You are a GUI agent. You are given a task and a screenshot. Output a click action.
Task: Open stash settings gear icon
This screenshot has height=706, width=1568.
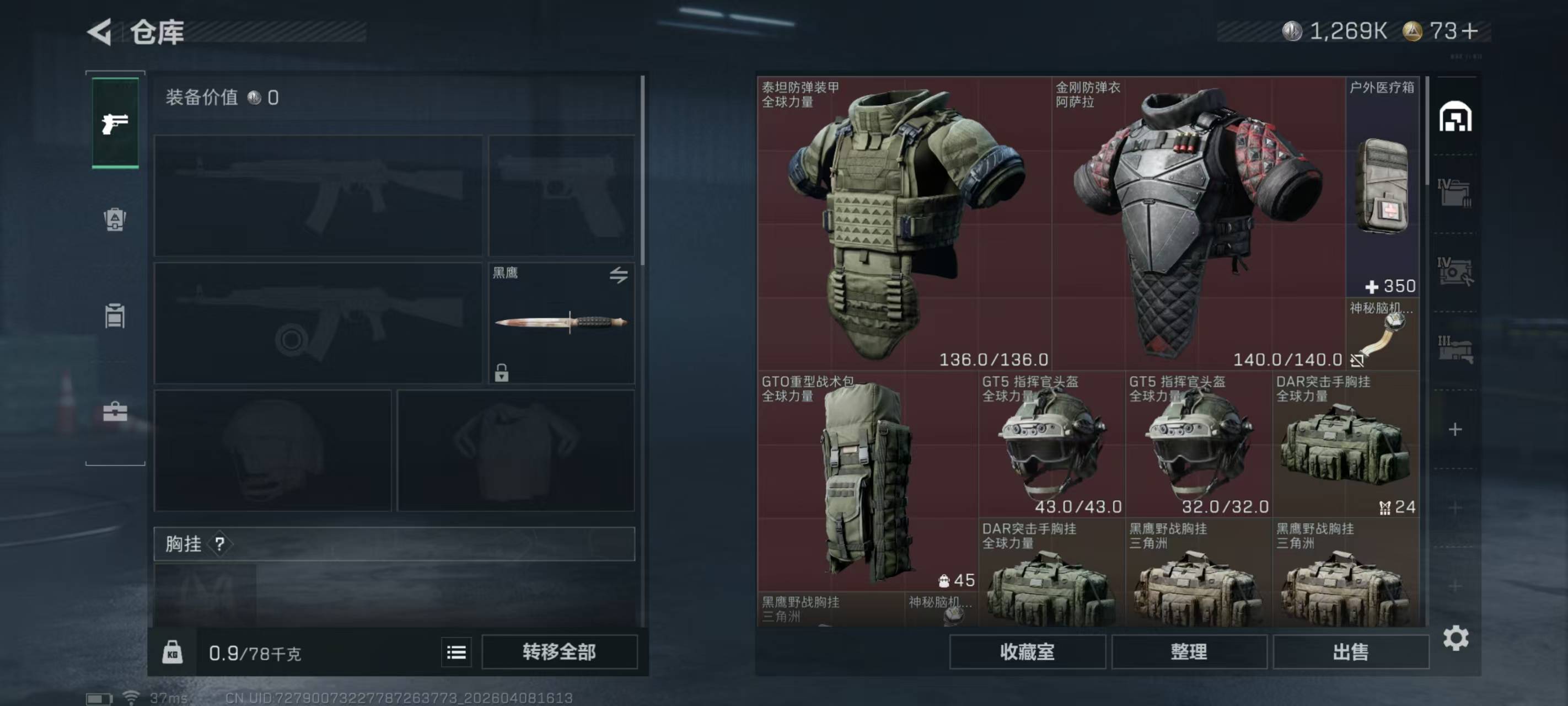[x=1456, y=638]
